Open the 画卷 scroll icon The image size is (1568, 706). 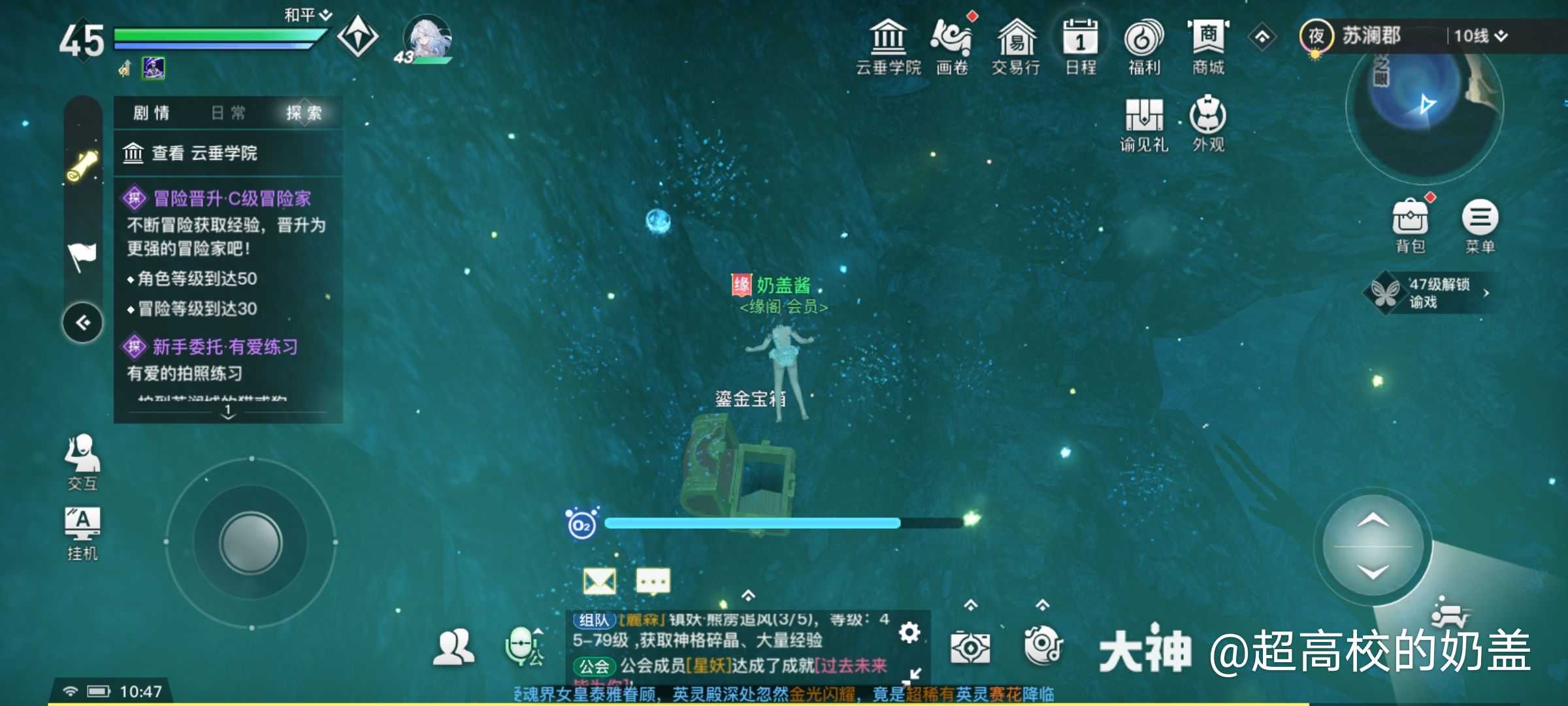[x=952, y=46]
